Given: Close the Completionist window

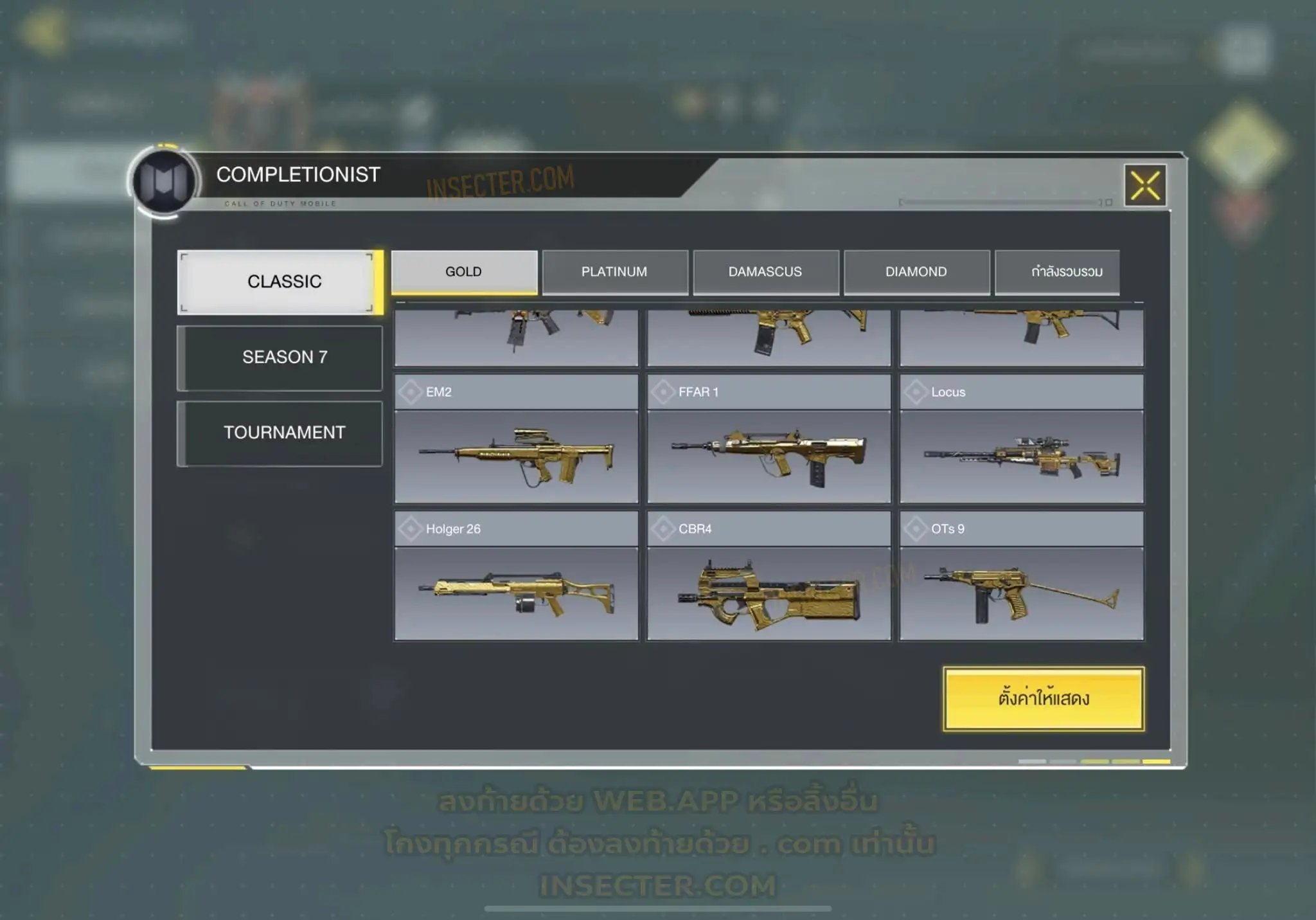Looking at the screenshot, I should coord(1145,186).
